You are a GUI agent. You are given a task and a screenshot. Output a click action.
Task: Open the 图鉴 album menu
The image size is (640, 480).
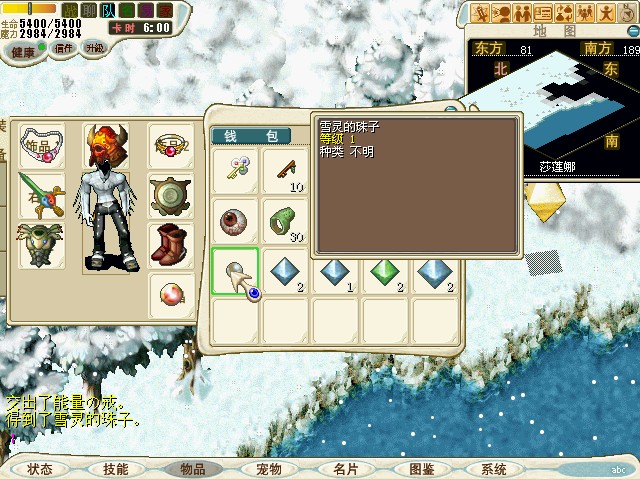(x=421, y=469)
